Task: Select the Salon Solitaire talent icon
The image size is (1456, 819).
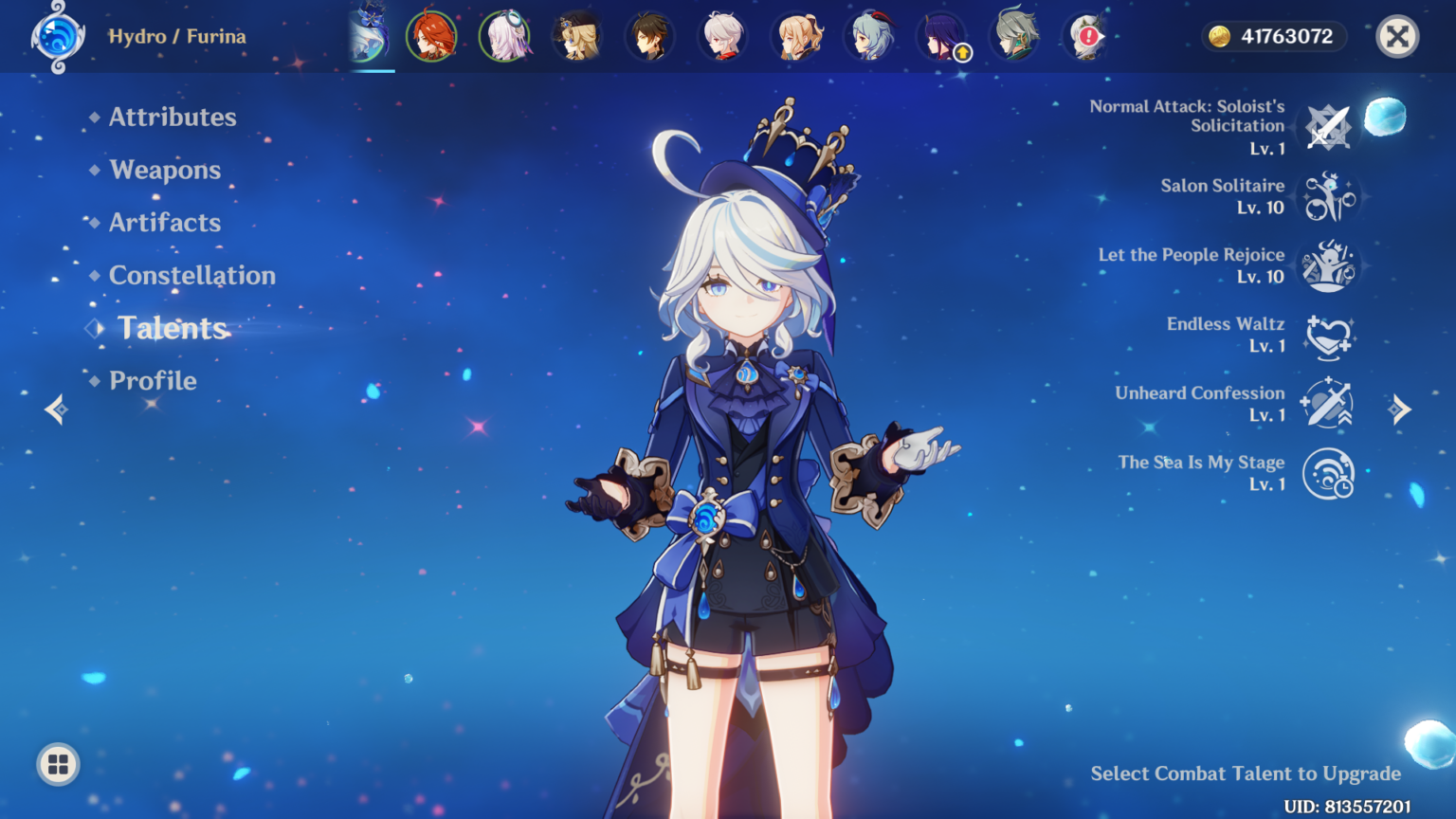Action: (x=1329, y=196)
